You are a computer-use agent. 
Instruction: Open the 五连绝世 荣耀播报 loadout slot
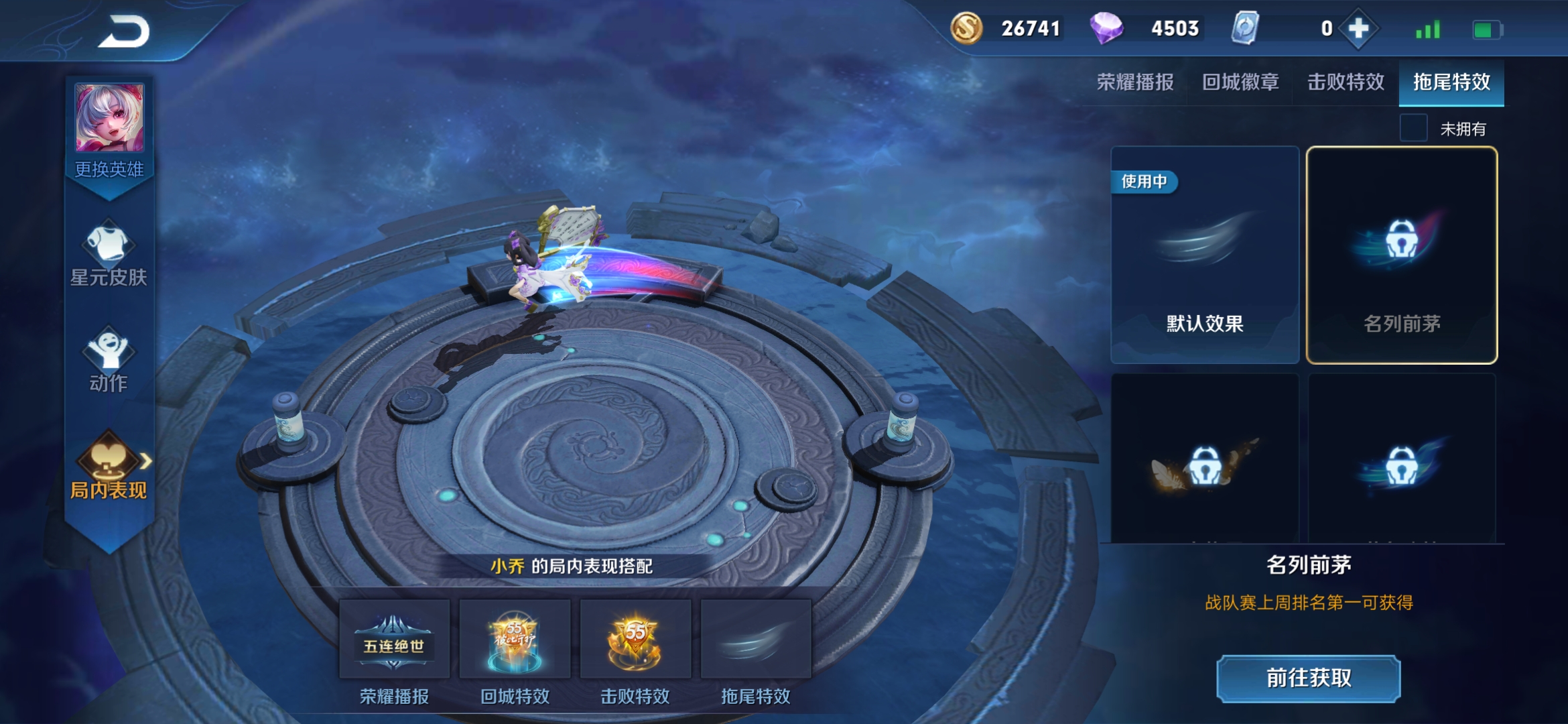[394, 640]
